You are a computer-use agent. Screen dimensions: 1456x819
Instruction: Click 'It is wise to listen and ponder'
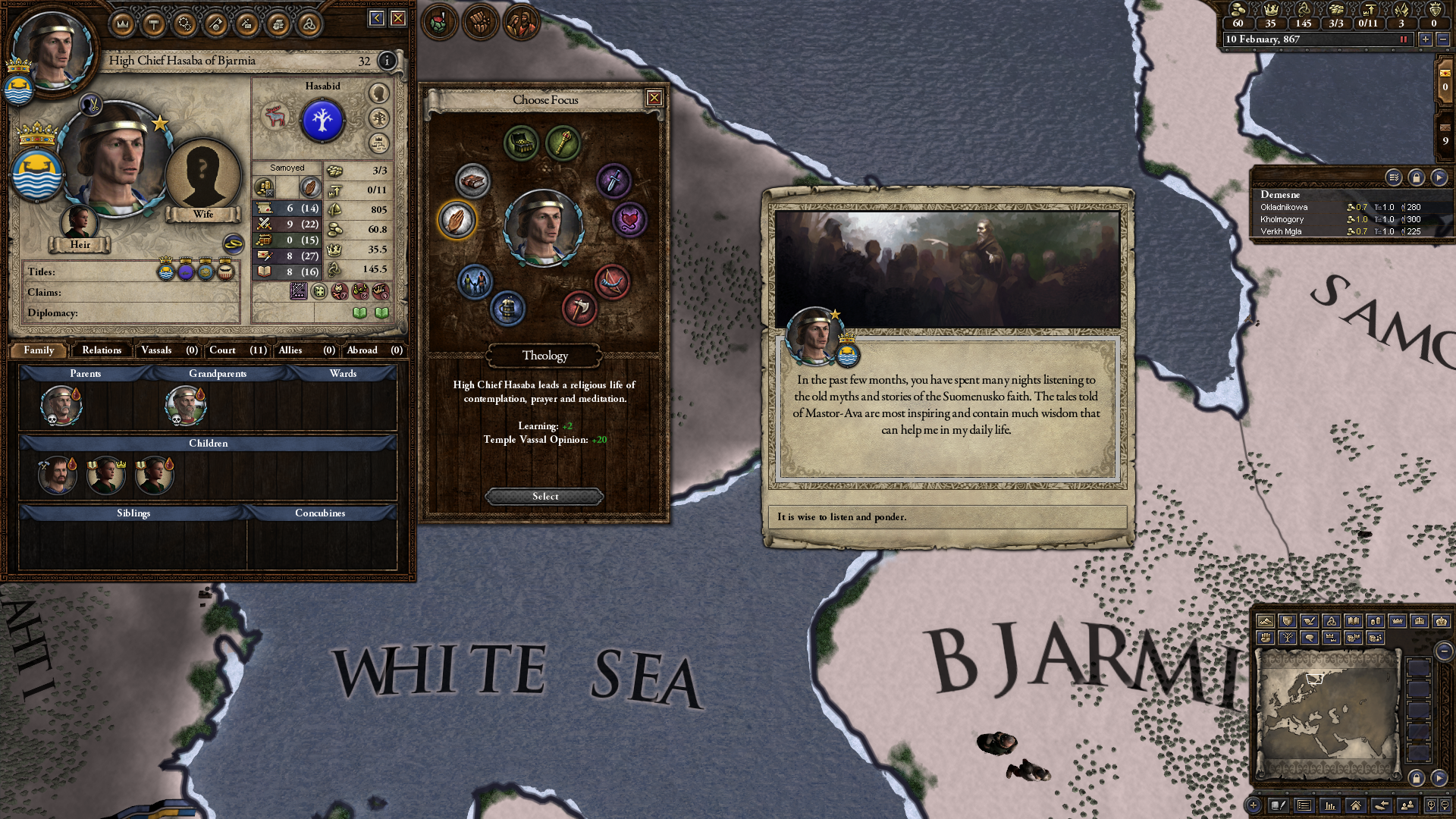[842, 516]
